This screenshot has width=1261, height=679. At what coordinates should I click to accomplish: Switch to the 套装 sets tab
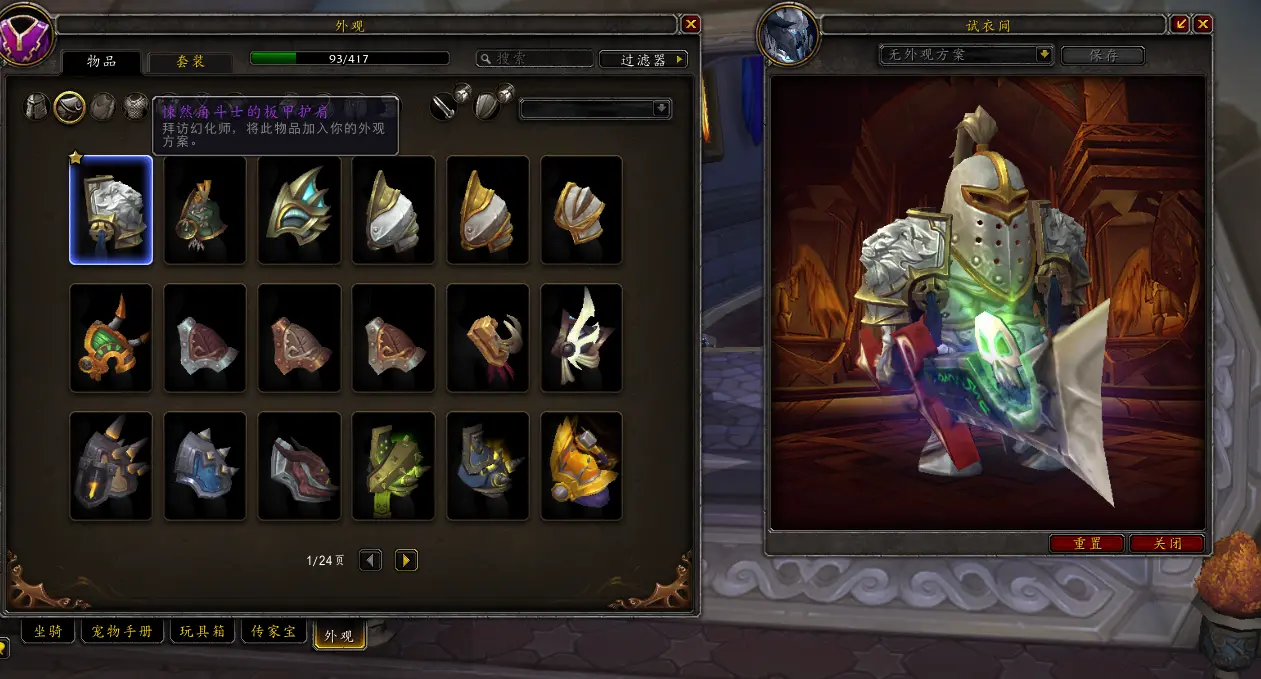190,61
